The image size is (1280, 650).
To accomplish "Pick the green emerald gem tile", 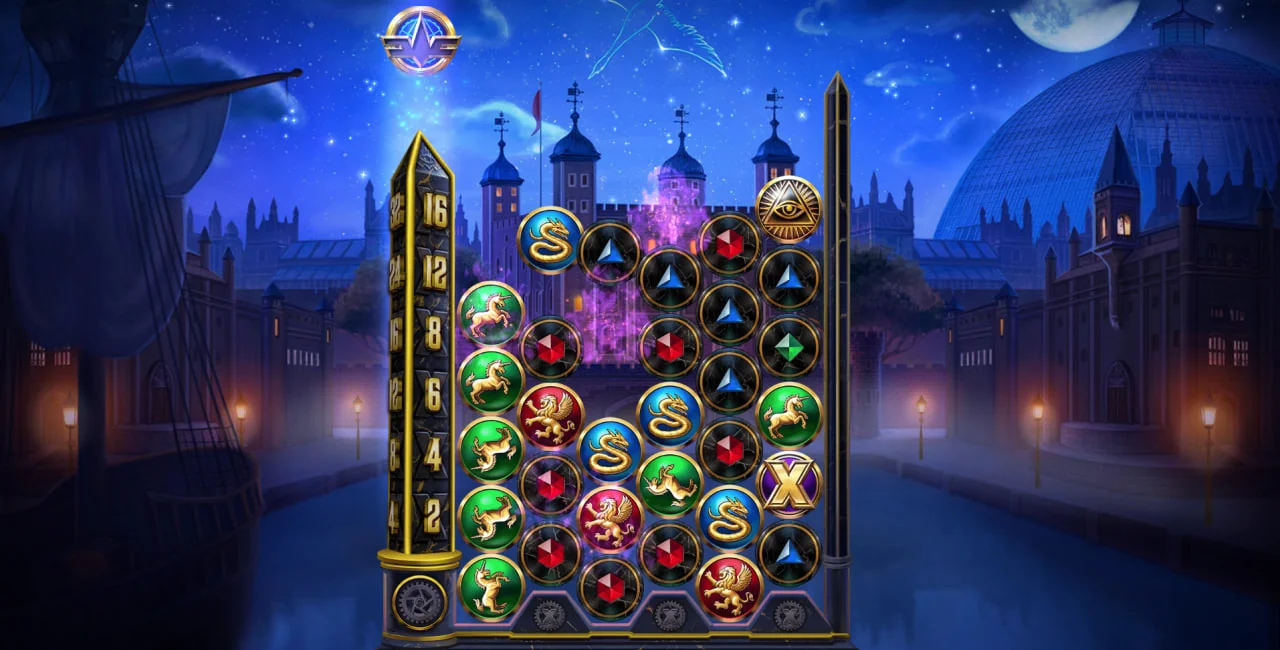I will [x=789, y=347].
